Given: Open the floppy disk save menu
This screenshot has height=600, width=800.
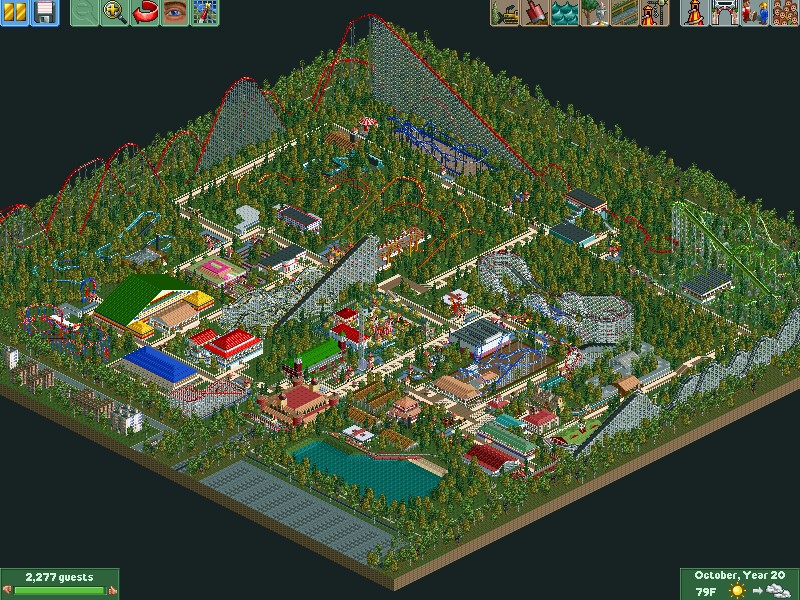Looking at the screenshot, I should pyautogui.click(x=44, y=13).
